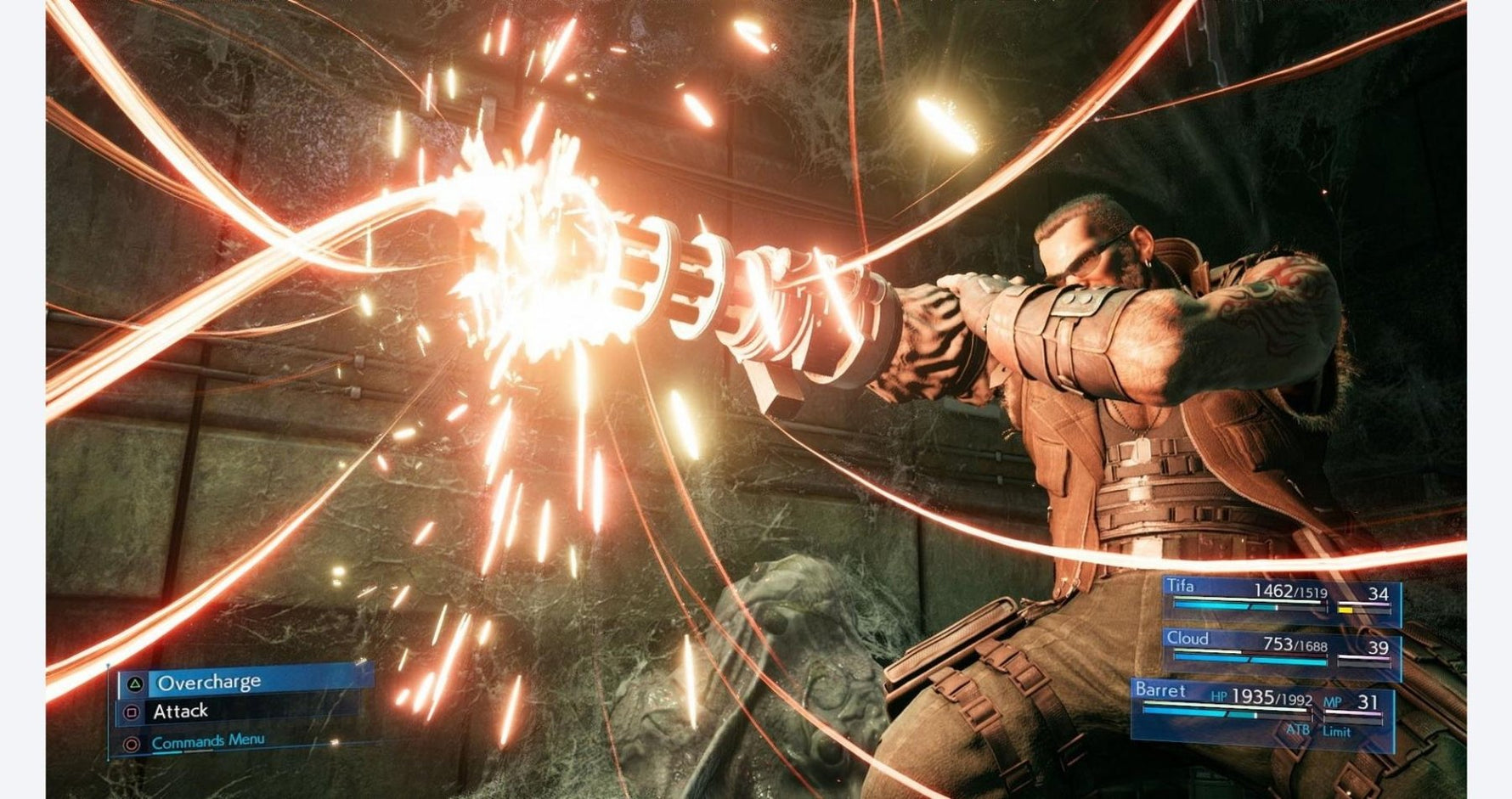Viewport: 1512px width, 799px height.
Task: Click the MP label in Barret's panel
Action: point(1333,701)
